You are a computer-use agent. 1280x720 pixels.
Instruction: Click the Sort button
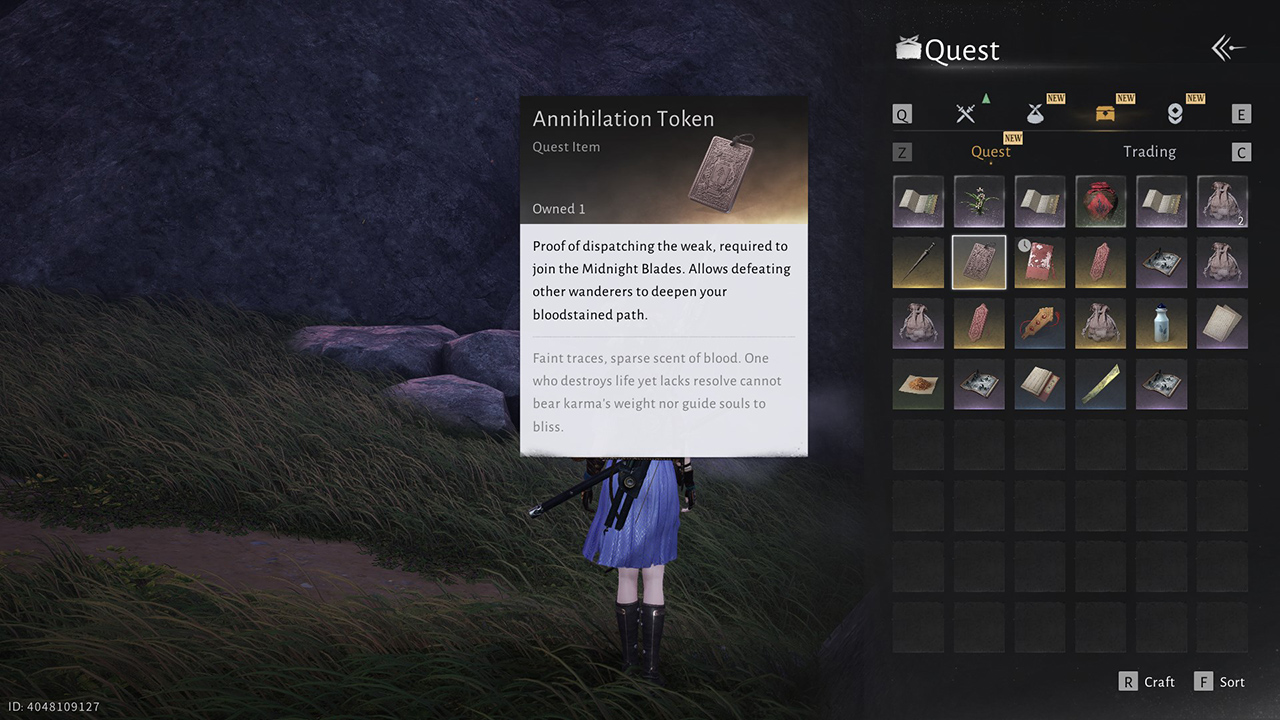1221,682
